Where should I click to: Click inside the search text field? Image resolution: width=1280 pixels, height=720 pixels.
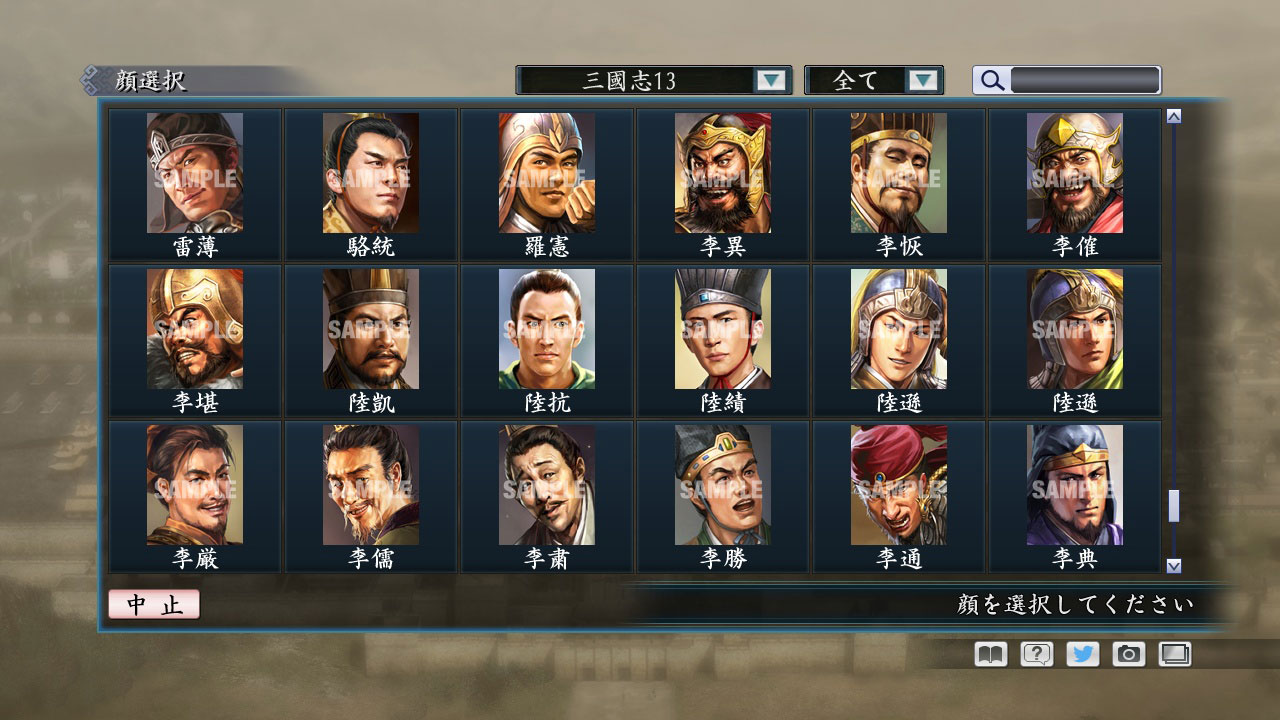coord(1085,80)
